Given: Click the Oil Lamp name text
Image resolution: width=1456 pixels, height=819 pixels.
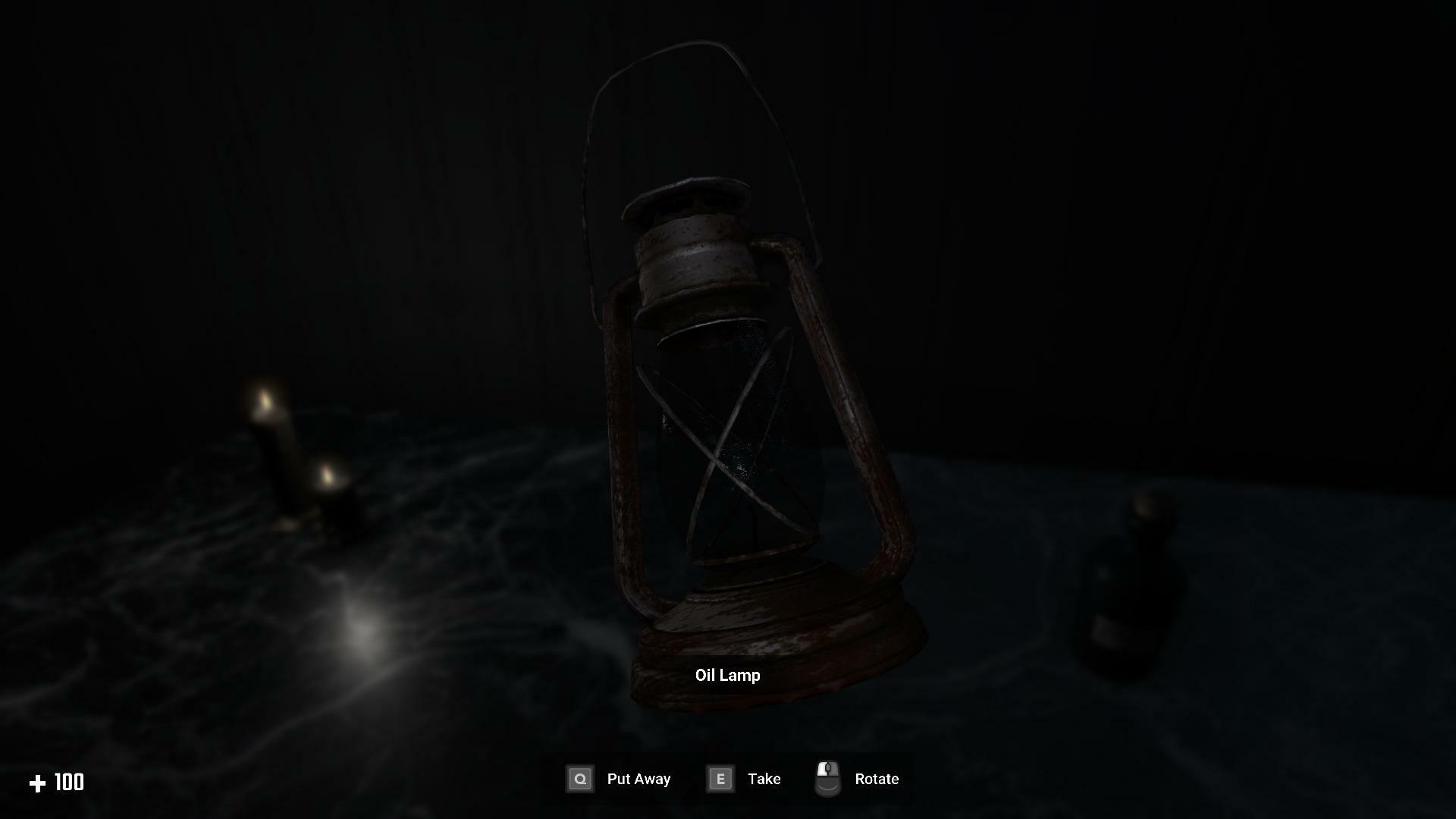Looking at the screenshot, I should [727, 675].
